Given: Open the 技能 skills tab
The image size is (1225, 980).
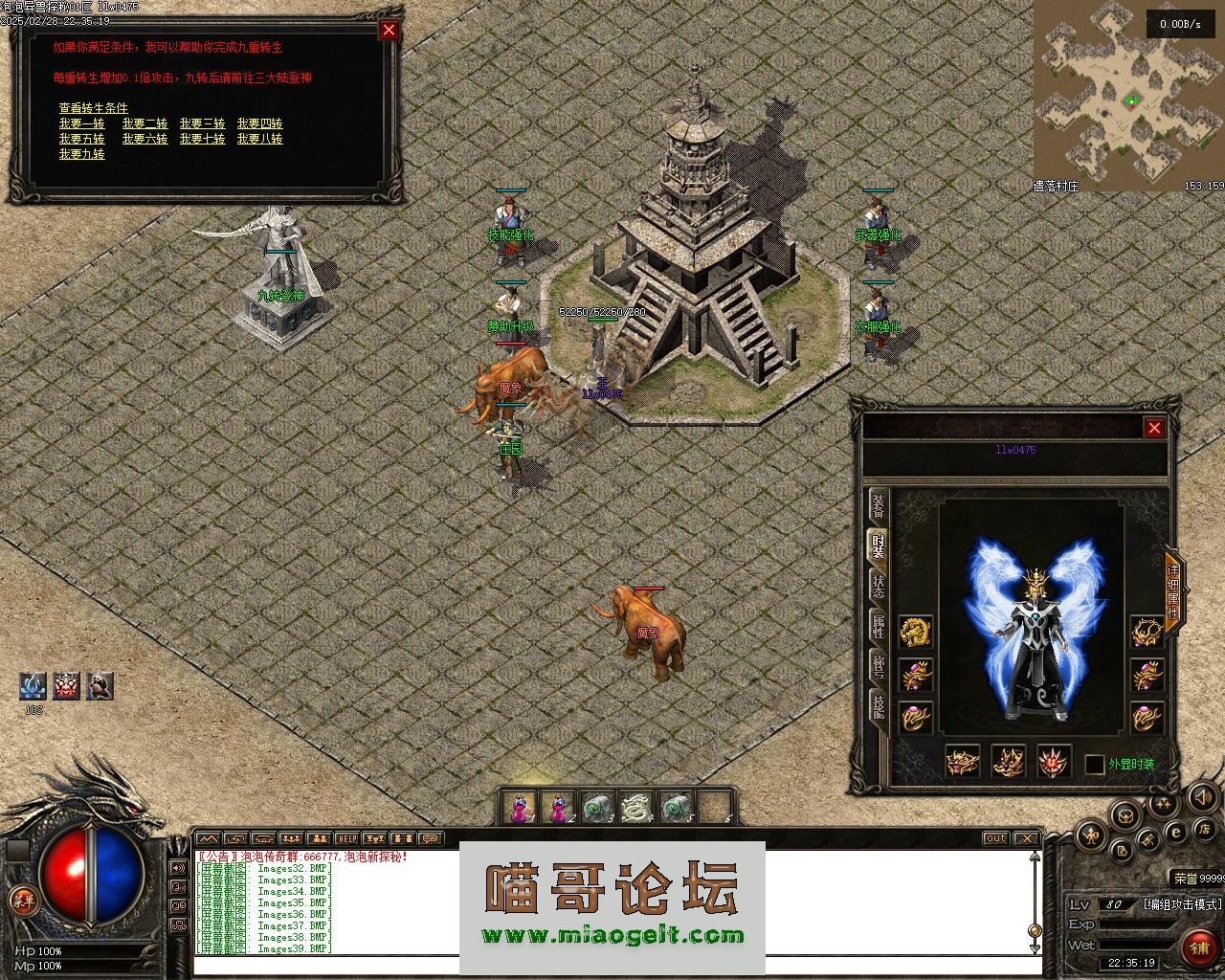Looking at the screenshot, I should pyautogui.click(x=878, y=706).
